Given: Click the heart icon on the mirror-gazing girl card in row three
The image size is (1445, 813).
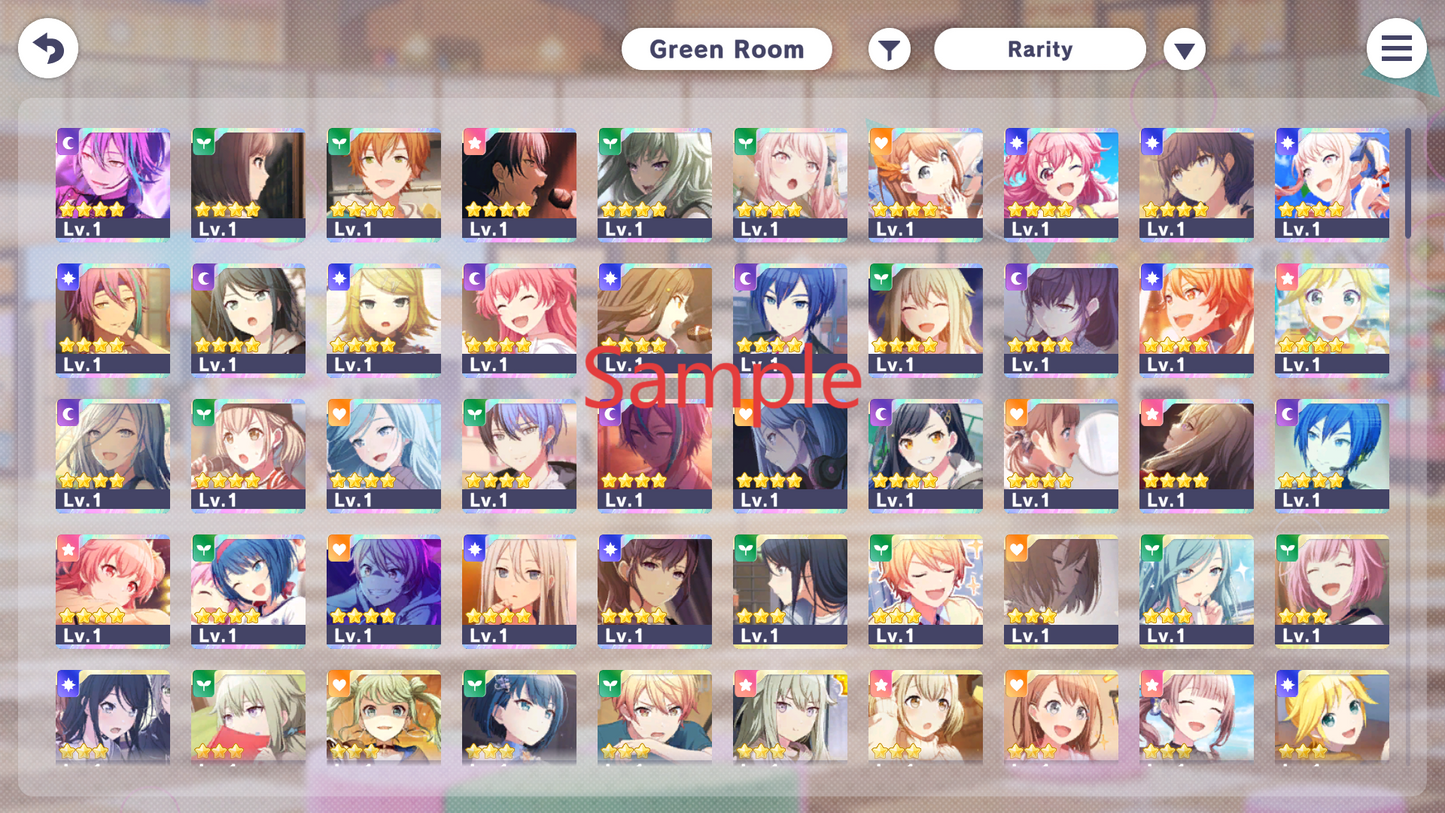Looking at the screenshot, I should [1014, 413].
